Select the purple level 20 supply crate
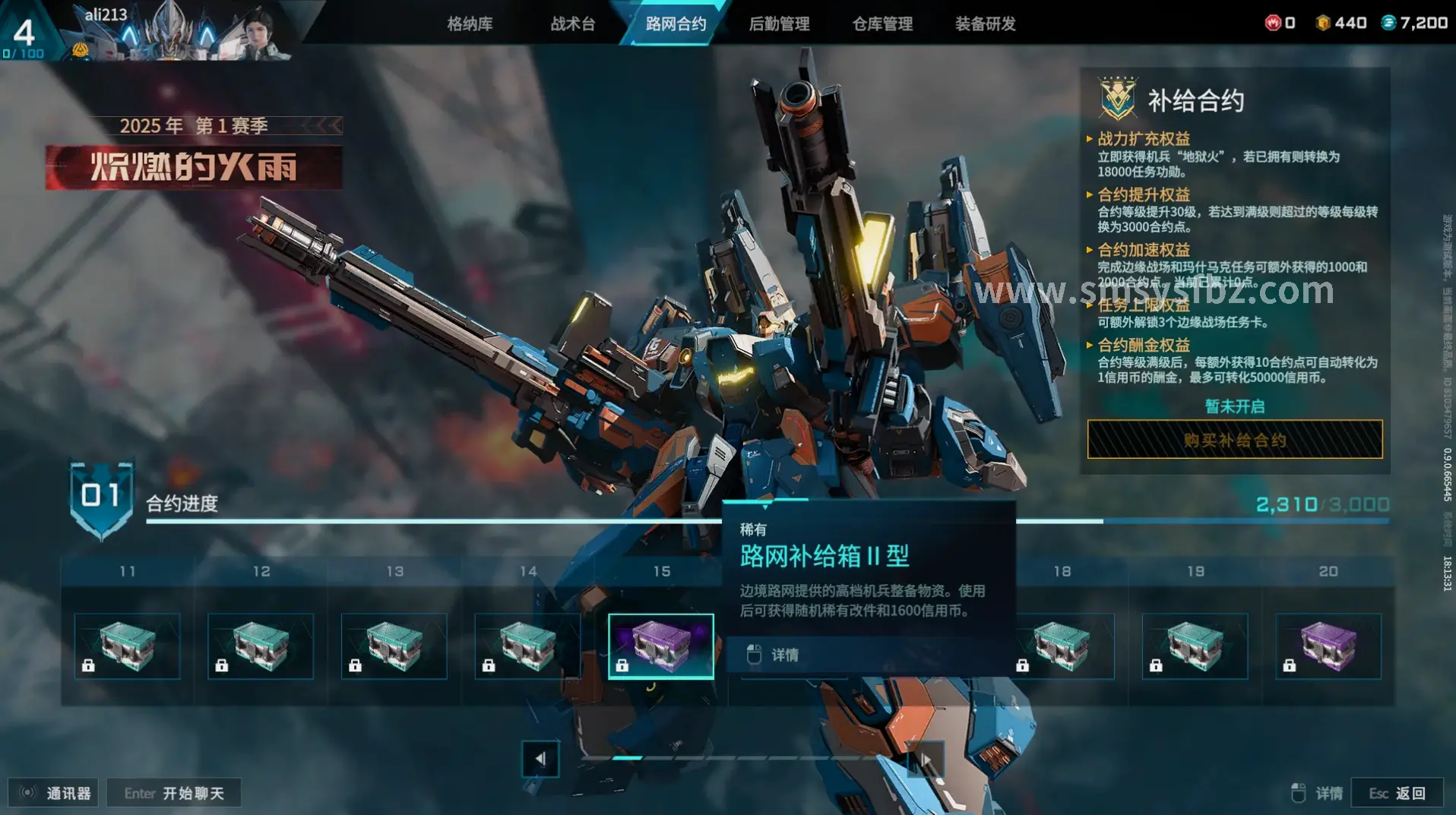This screenshot has width=1456, height=815. [x=1328, y=646]
